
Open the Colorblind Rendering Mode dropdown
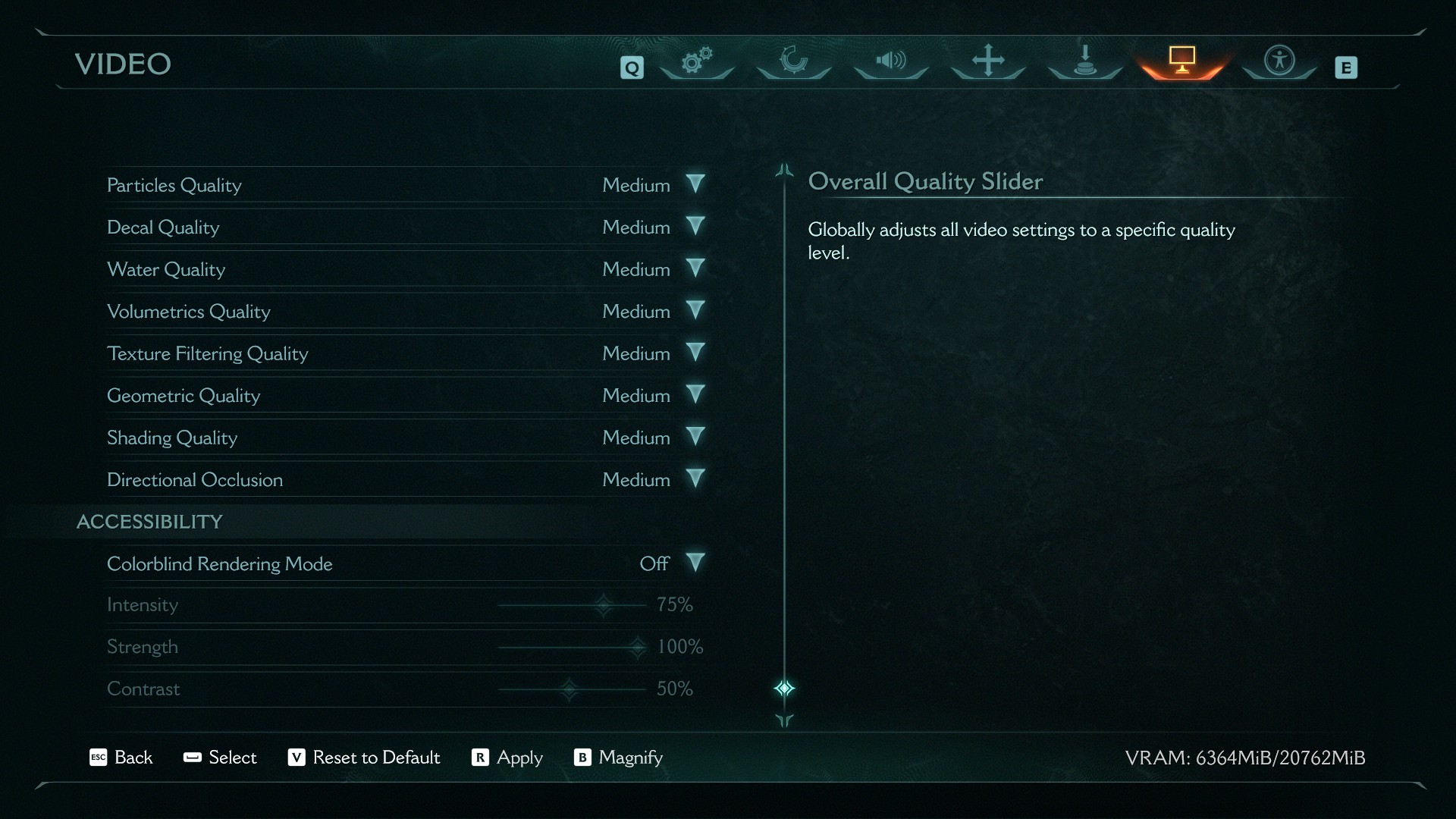click(x=695, y=563)
